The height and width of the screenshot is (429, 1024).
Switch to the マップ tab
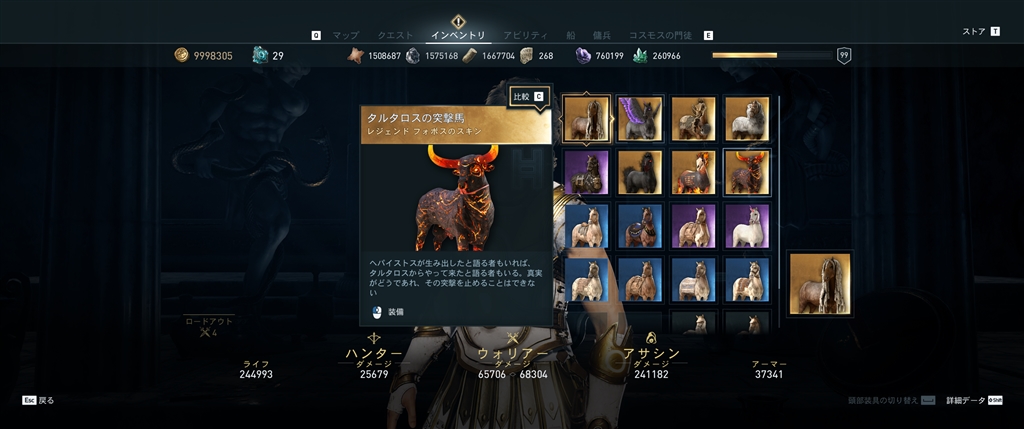tap(345, 35)
